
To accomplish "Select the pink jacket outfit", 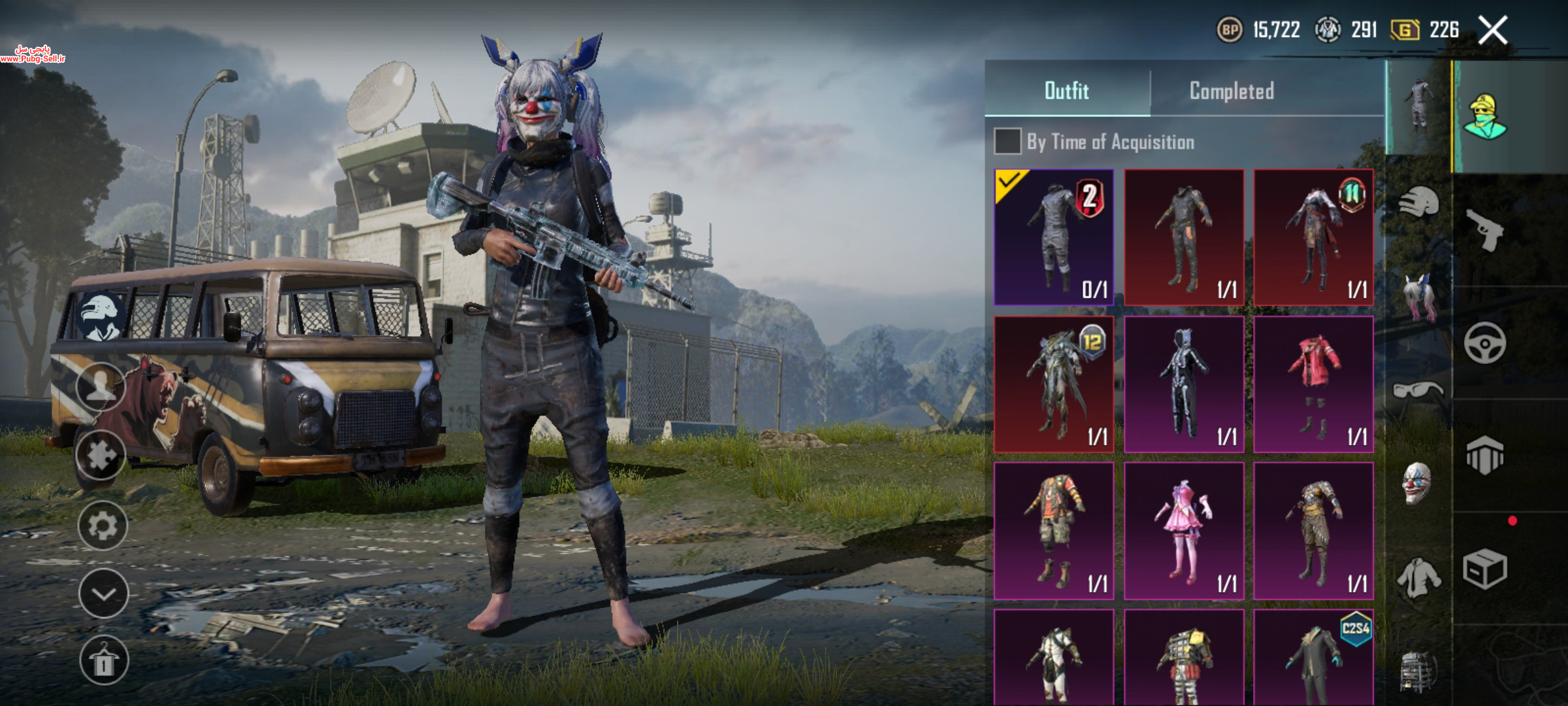I will point(1313,384).
